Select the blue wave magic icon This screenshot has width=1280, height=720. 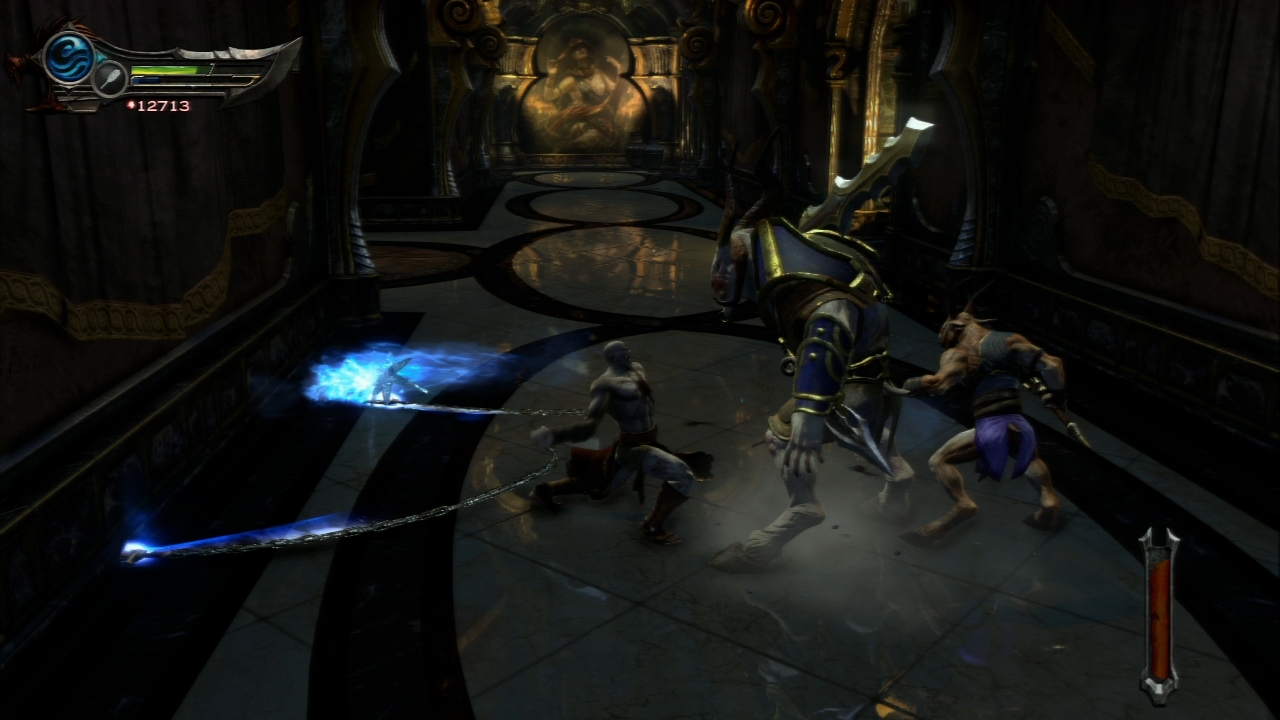tap(68, 58)
